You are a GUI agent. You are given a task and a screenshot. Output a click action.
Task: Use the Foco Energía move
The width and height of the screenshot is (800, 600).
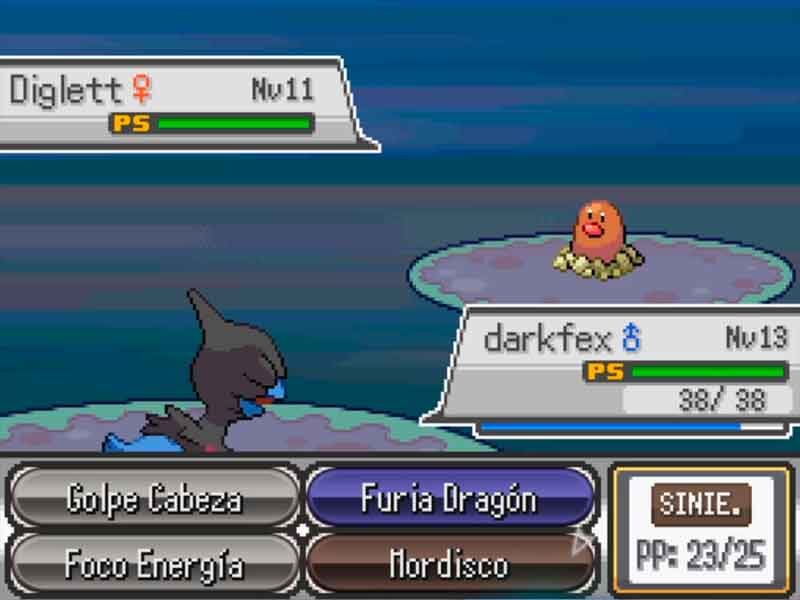point(154,565)
